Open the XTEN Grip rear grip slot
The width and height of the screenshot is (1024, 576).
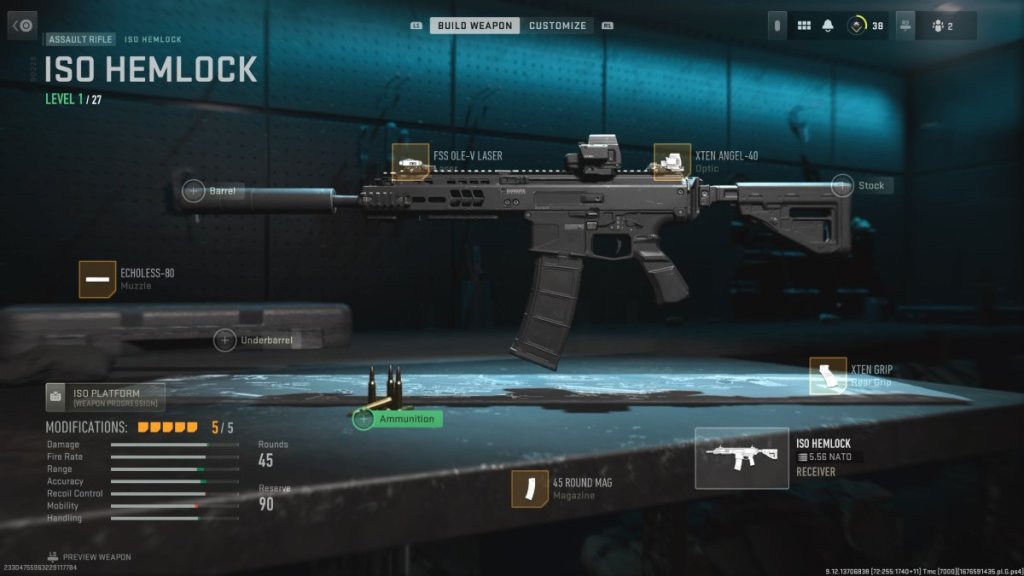(828, 376)
